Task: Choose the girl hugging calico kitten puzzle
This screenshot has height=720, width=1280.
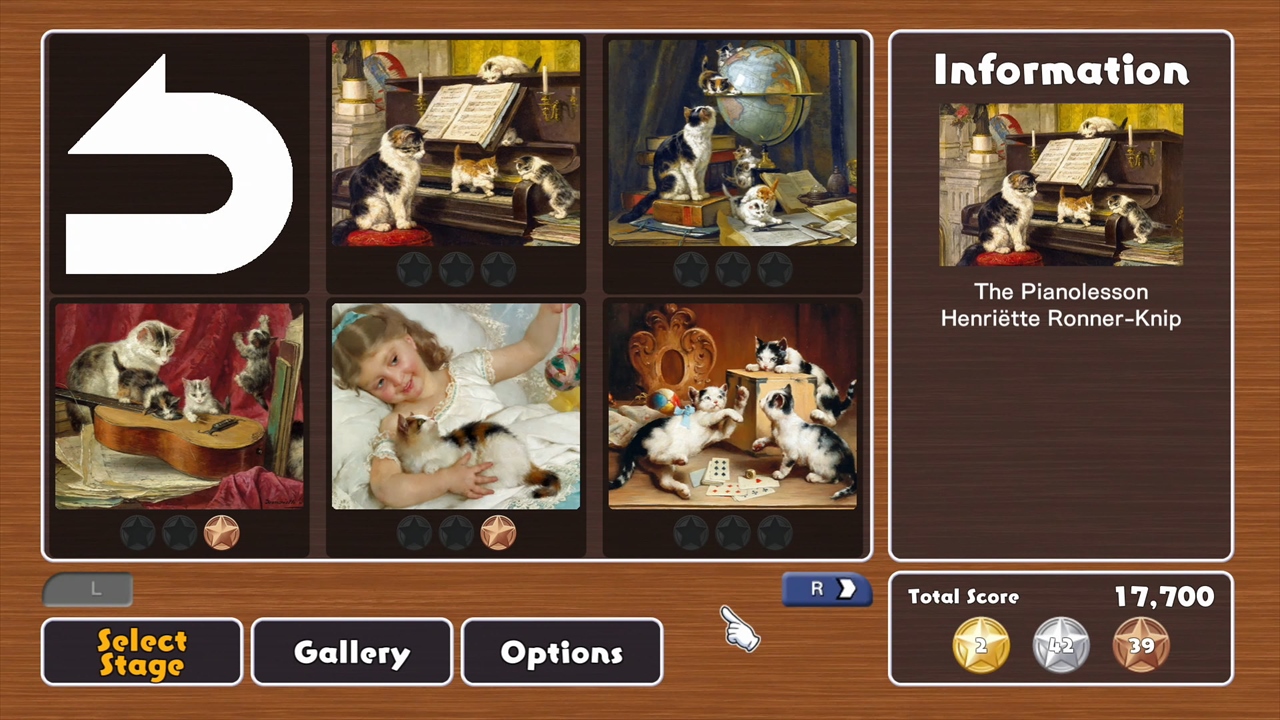Action: 455,410
